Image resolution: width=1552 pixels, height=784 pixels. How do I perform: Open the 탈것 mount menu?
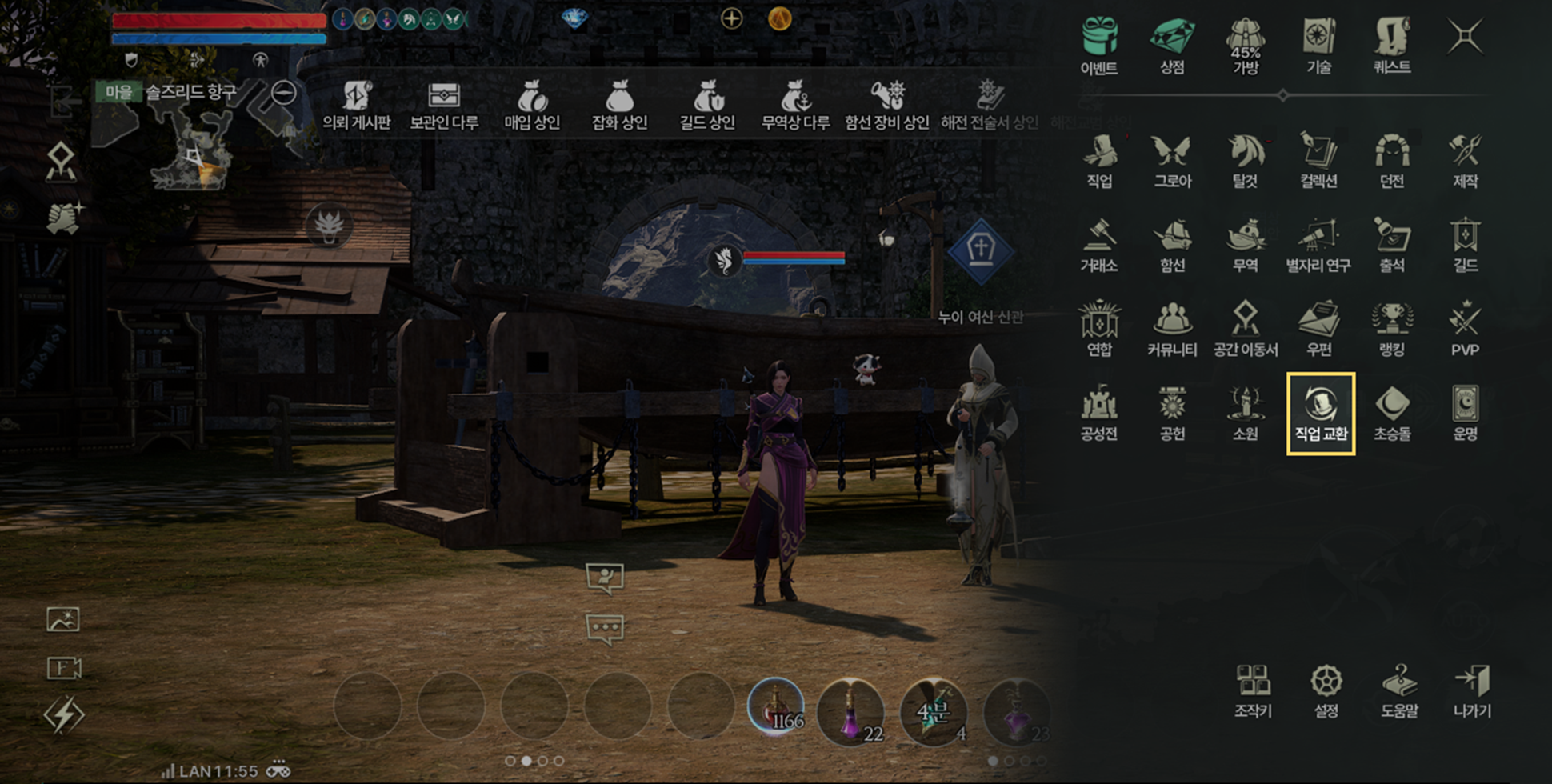(x=1246, y=160)
